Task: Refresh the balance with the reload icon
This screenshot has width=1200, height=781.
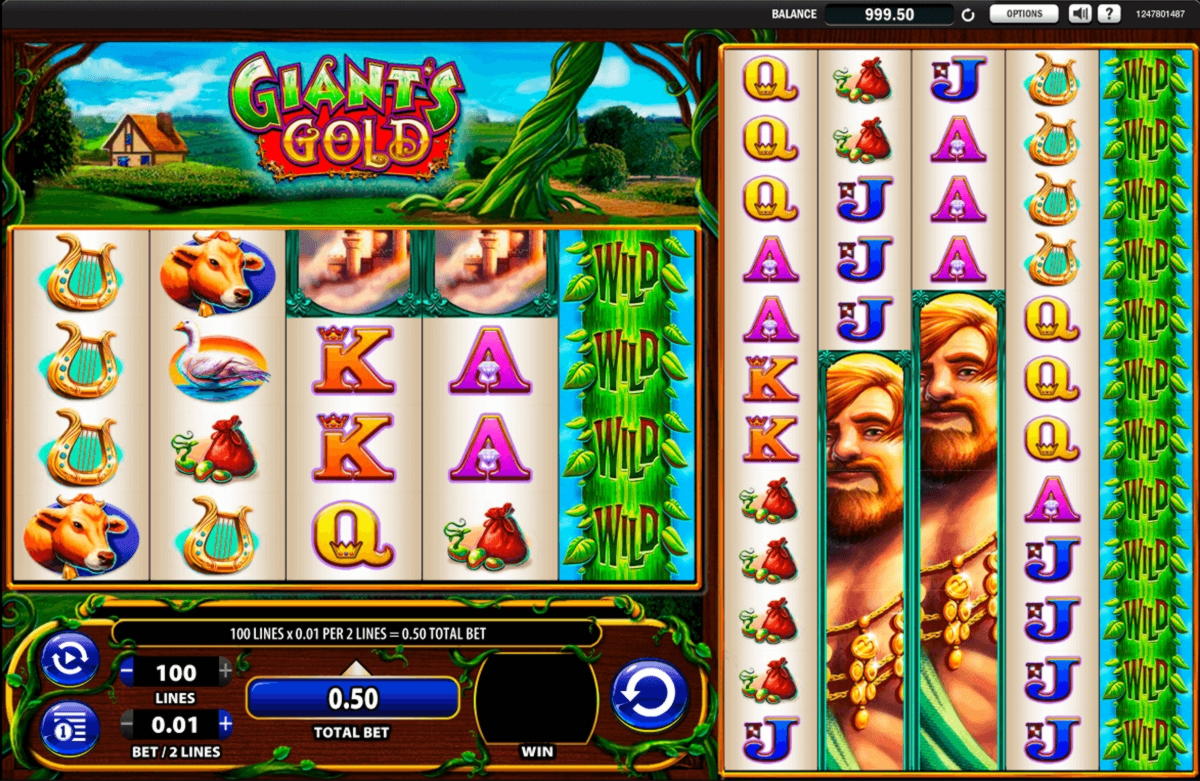Action: [968, 15]
